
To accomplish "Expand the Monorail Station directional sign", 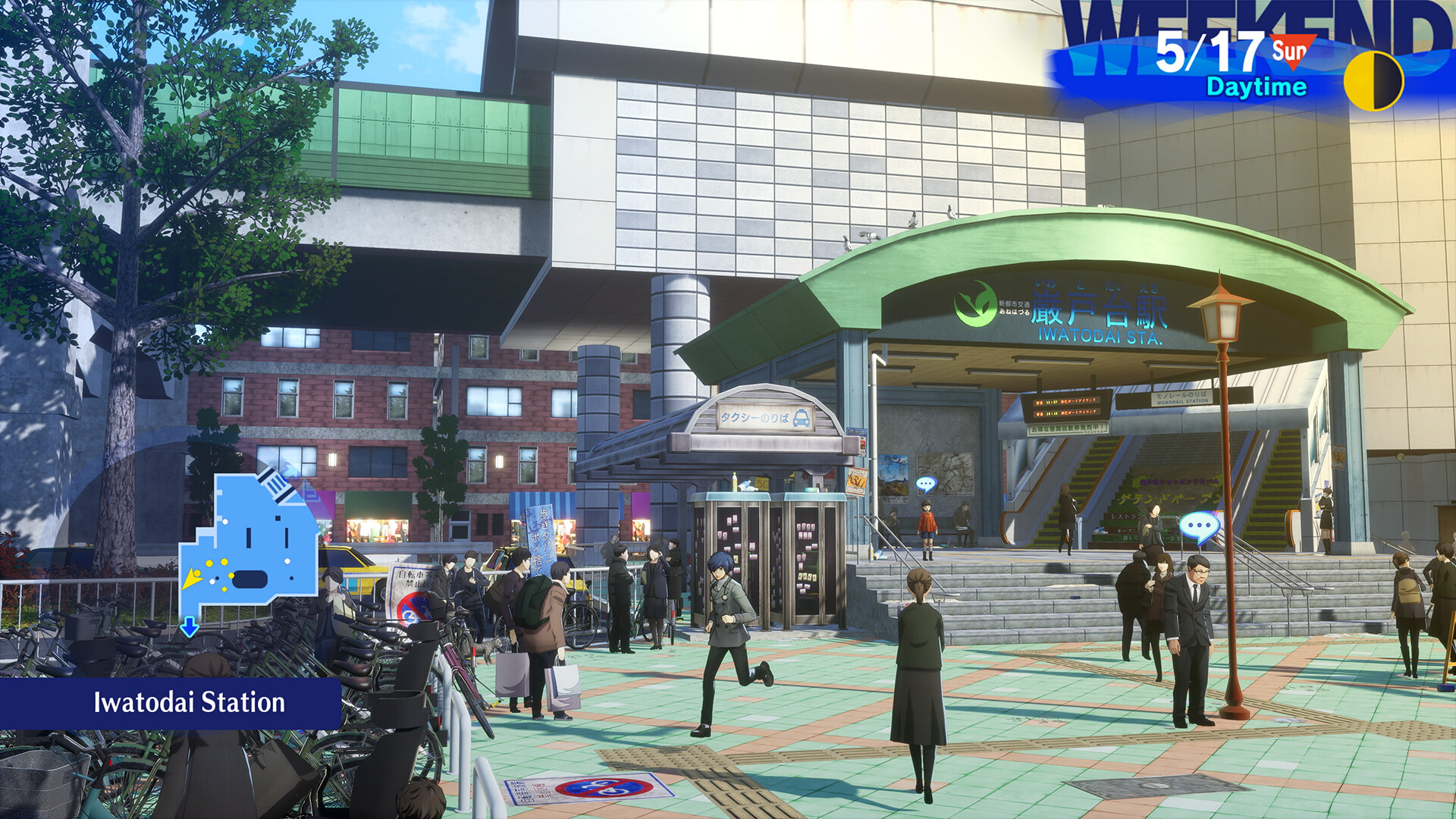I will tap(1181, 399).
